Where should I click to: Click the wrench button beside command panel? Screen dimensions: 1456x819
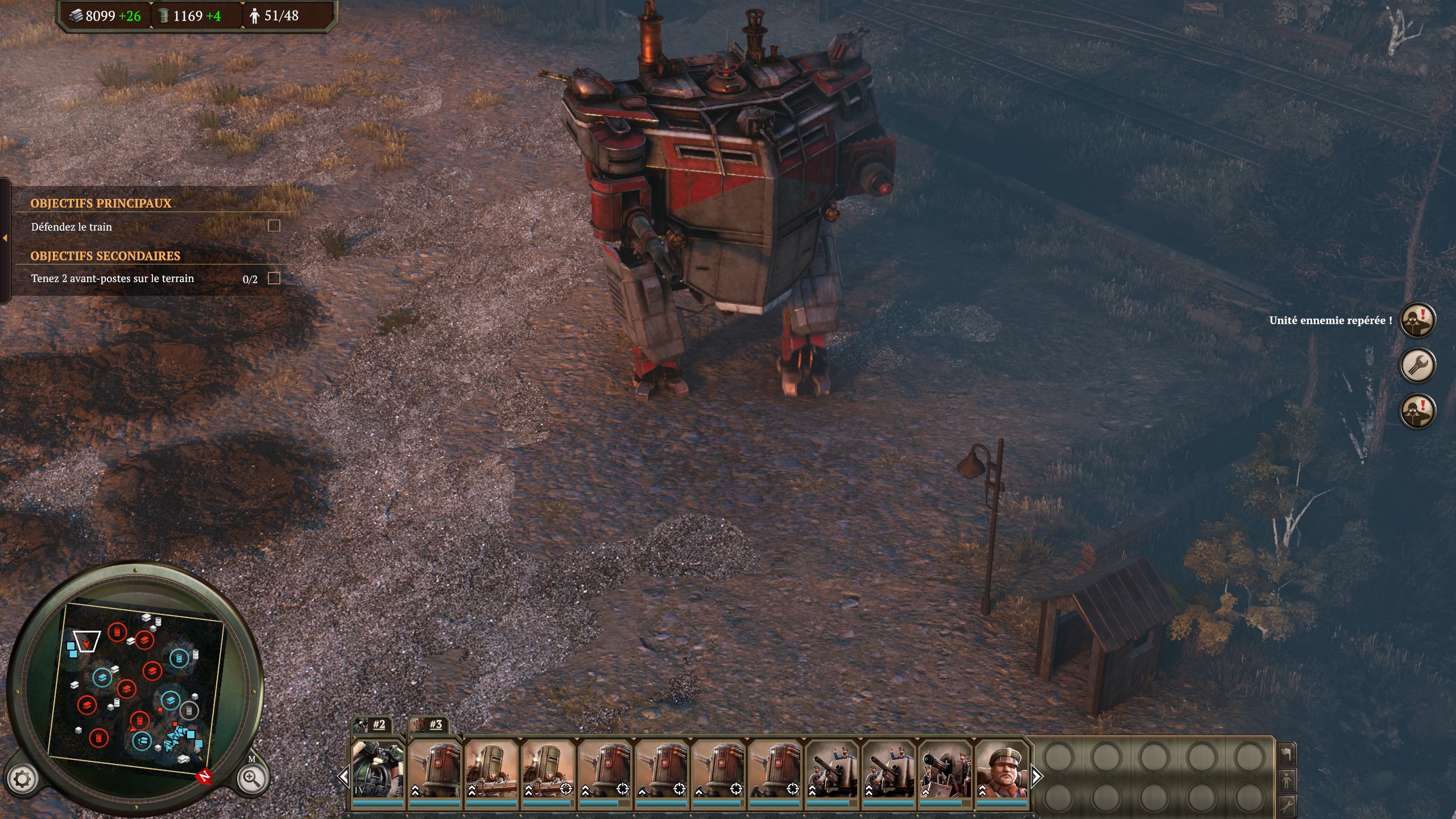pos(1287,805)
